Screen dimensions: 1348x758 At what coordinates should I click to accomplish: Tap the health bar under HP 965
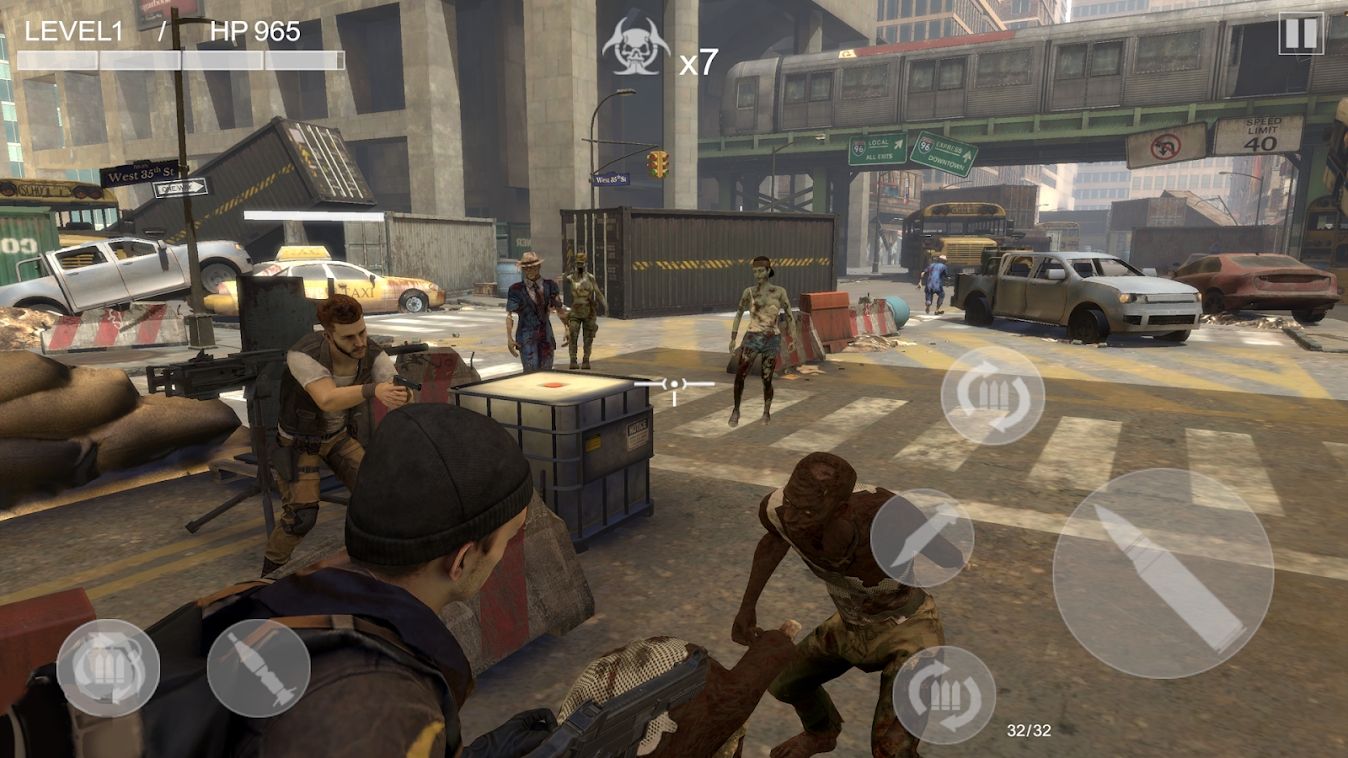coord(263,60)
